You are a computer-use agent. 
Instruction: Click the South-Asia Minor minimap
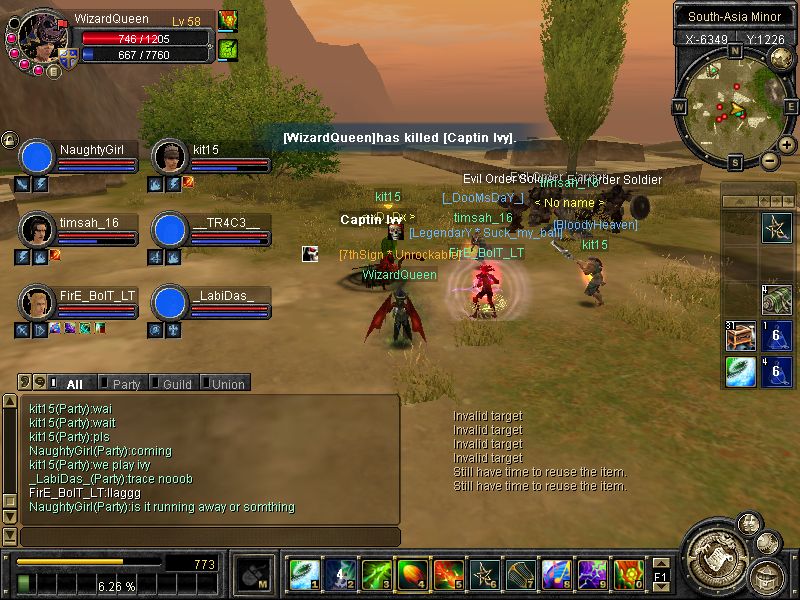(x=735, y=107)
